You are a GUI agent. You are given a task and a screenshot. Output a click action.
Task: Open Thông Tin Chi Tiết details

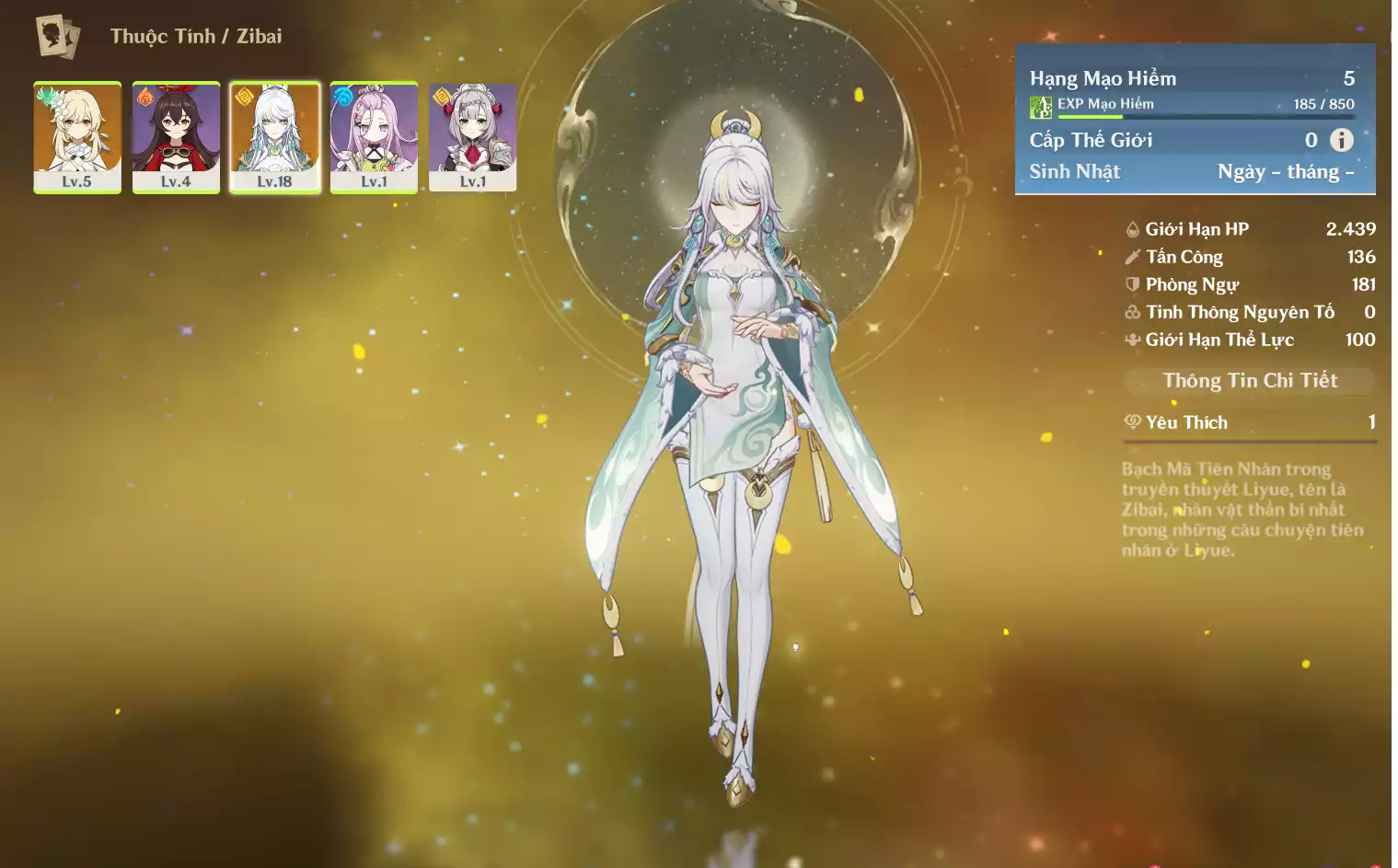1249,381
